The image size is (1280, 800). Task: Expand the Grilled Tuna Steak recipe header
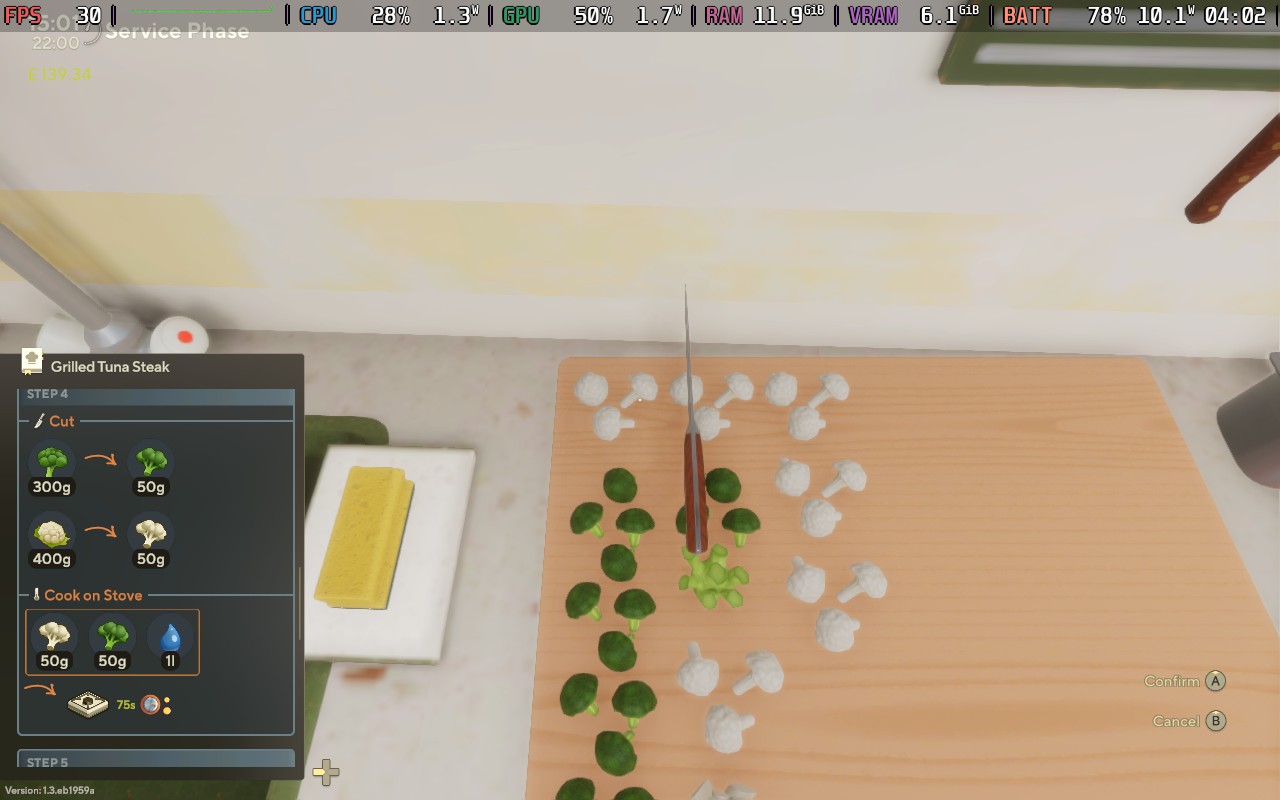(110, 366)
